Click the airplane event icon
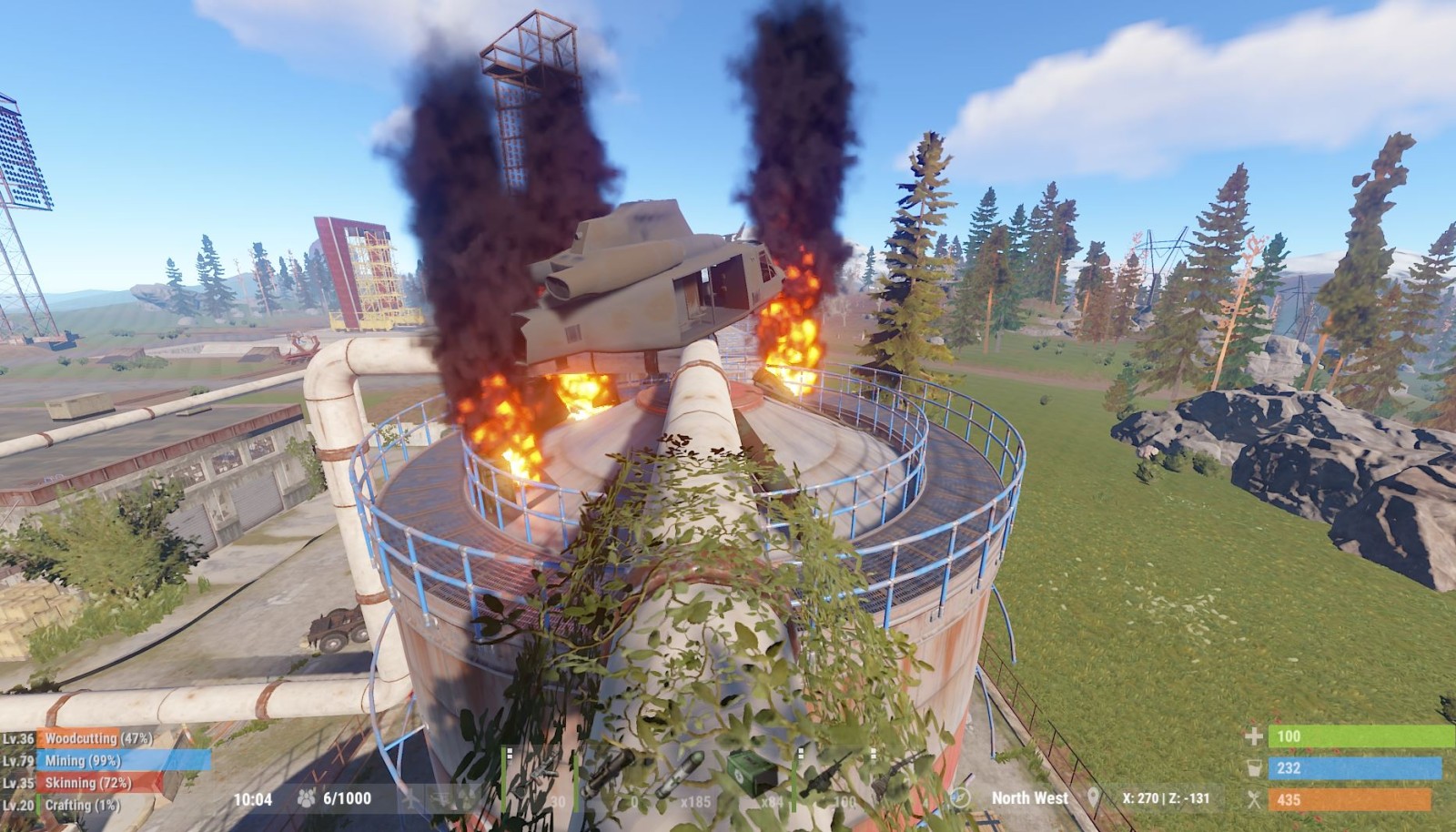The image size is (1456, 832). point(412,798)
